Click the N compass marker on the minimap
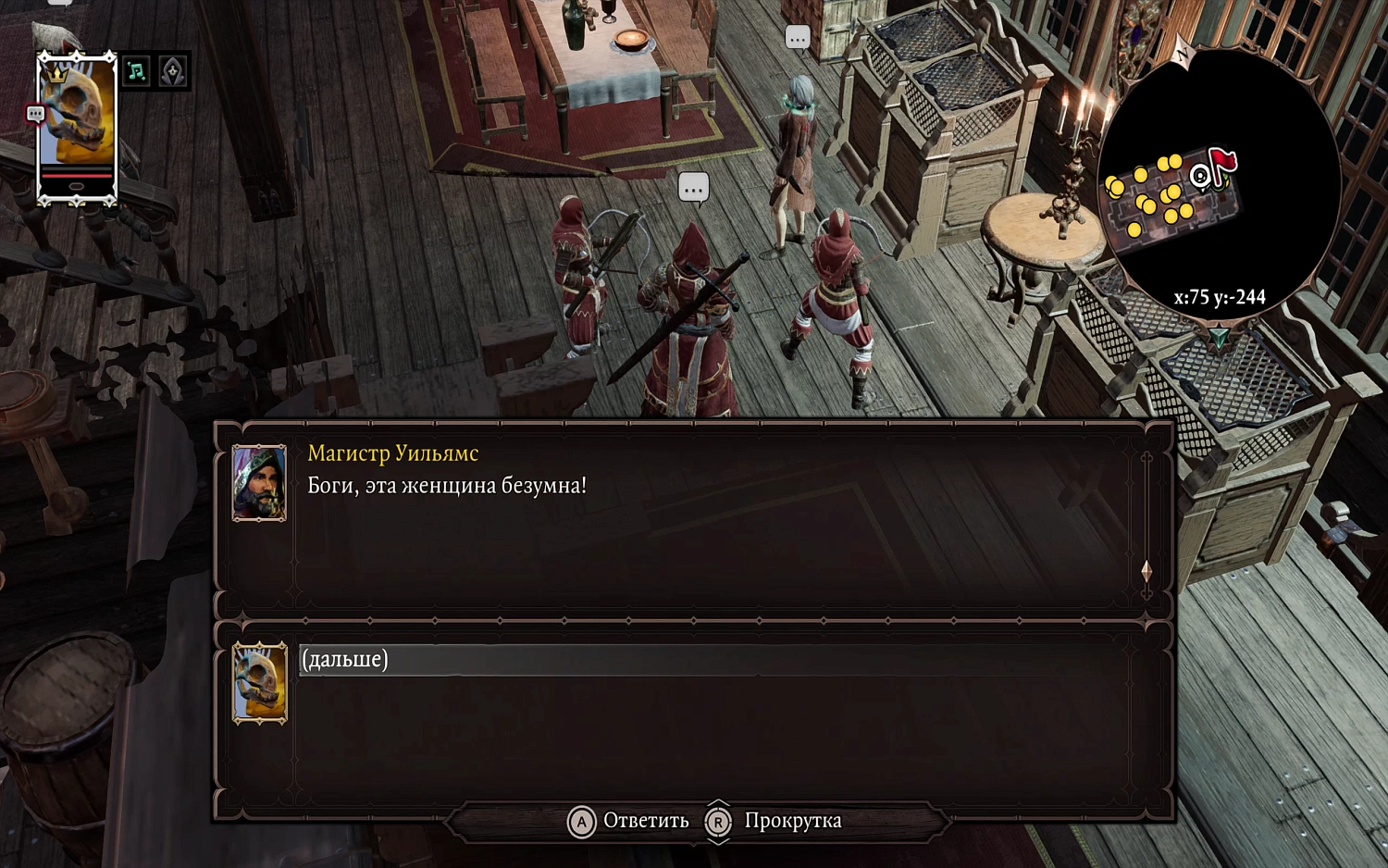This screenshot has height=868, width=1388. [x=1182, y=54]
